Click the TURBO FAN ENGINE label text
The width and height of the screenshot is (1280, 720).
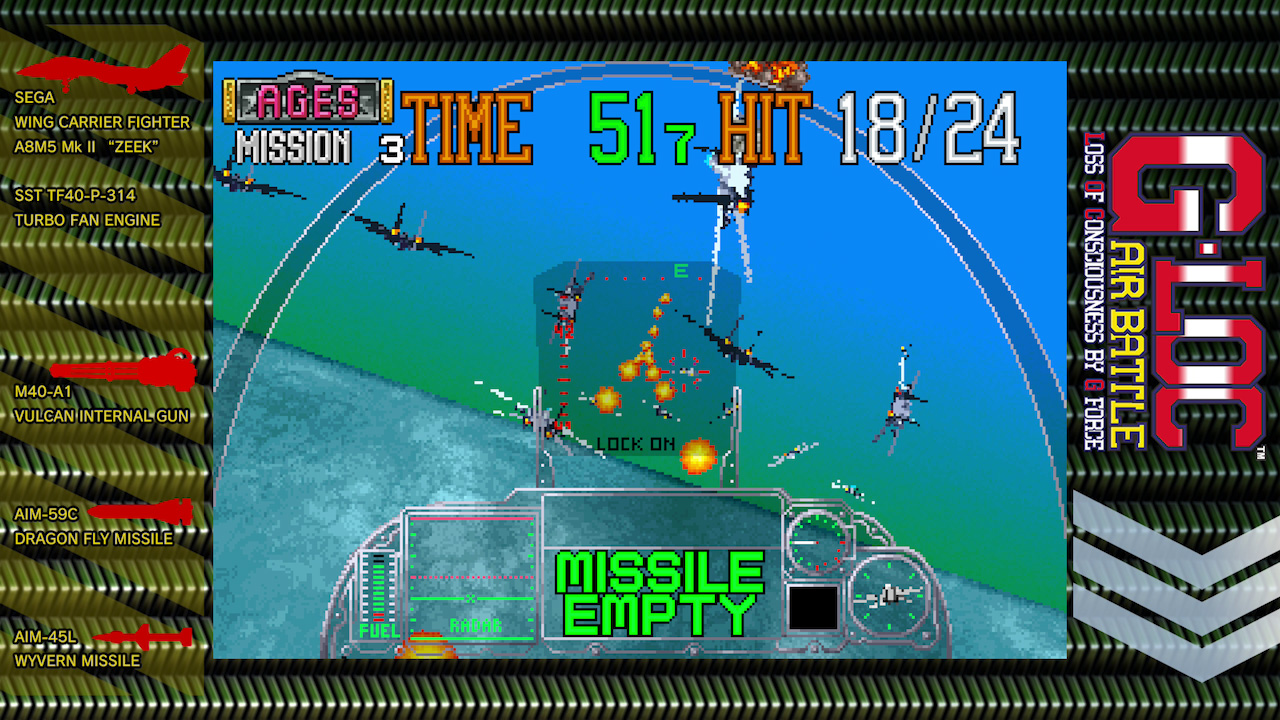pos(85,221)
